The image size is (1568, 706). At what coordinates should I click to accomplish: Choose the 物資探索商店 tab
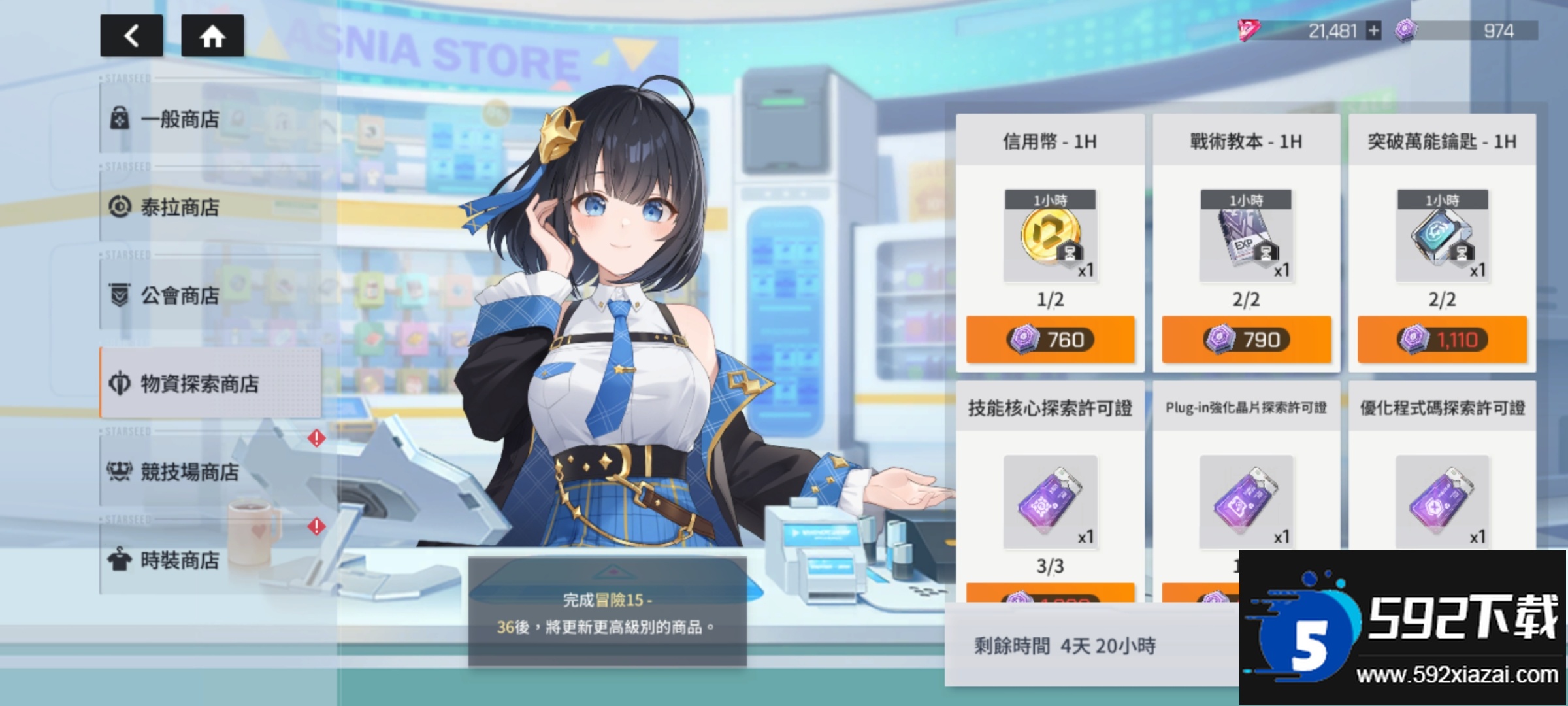click(210, 384)
